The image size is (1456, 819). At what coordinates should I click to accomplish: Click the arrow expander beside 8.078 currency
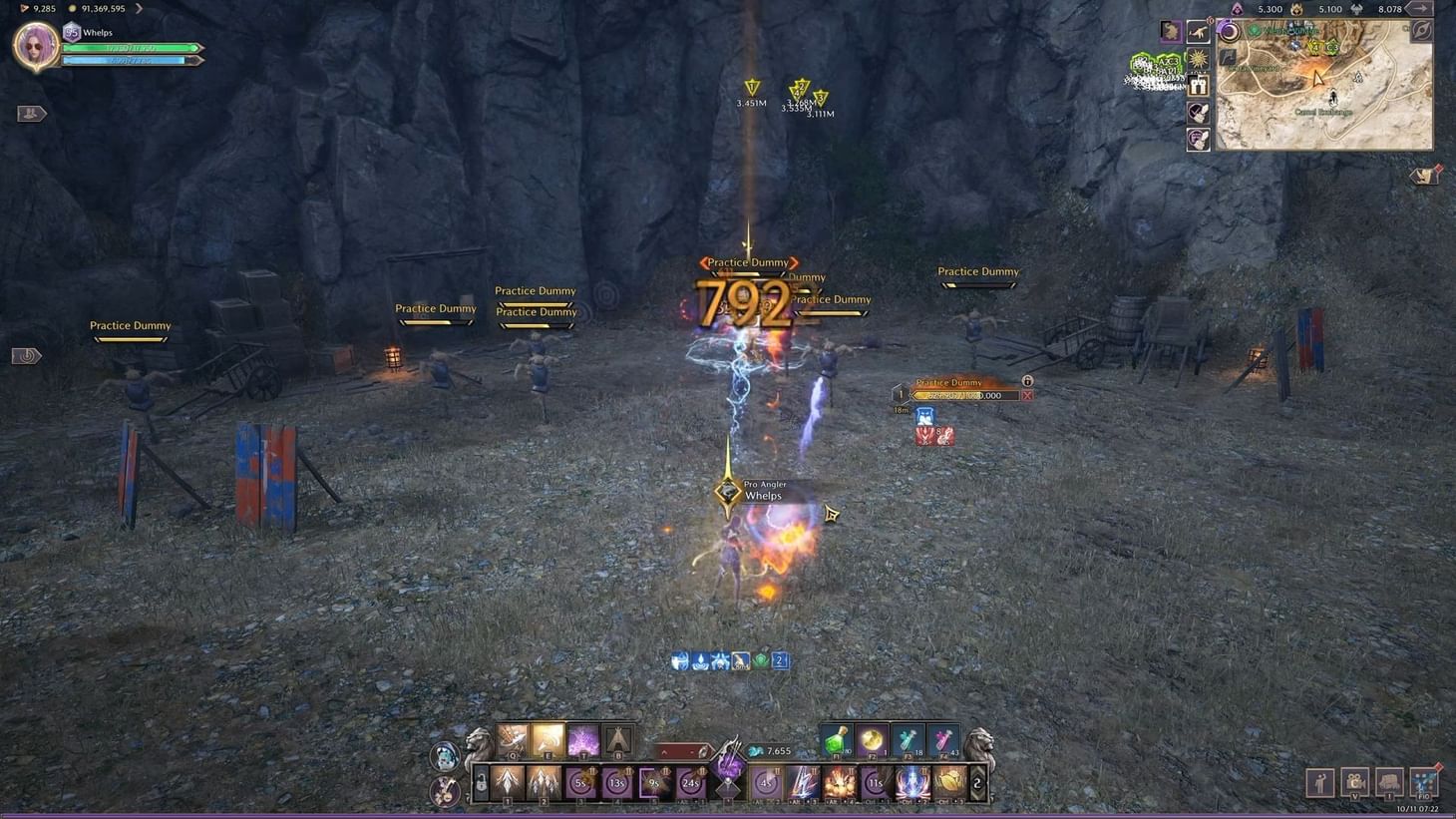pyautogui.click(x=1421, y=9)
